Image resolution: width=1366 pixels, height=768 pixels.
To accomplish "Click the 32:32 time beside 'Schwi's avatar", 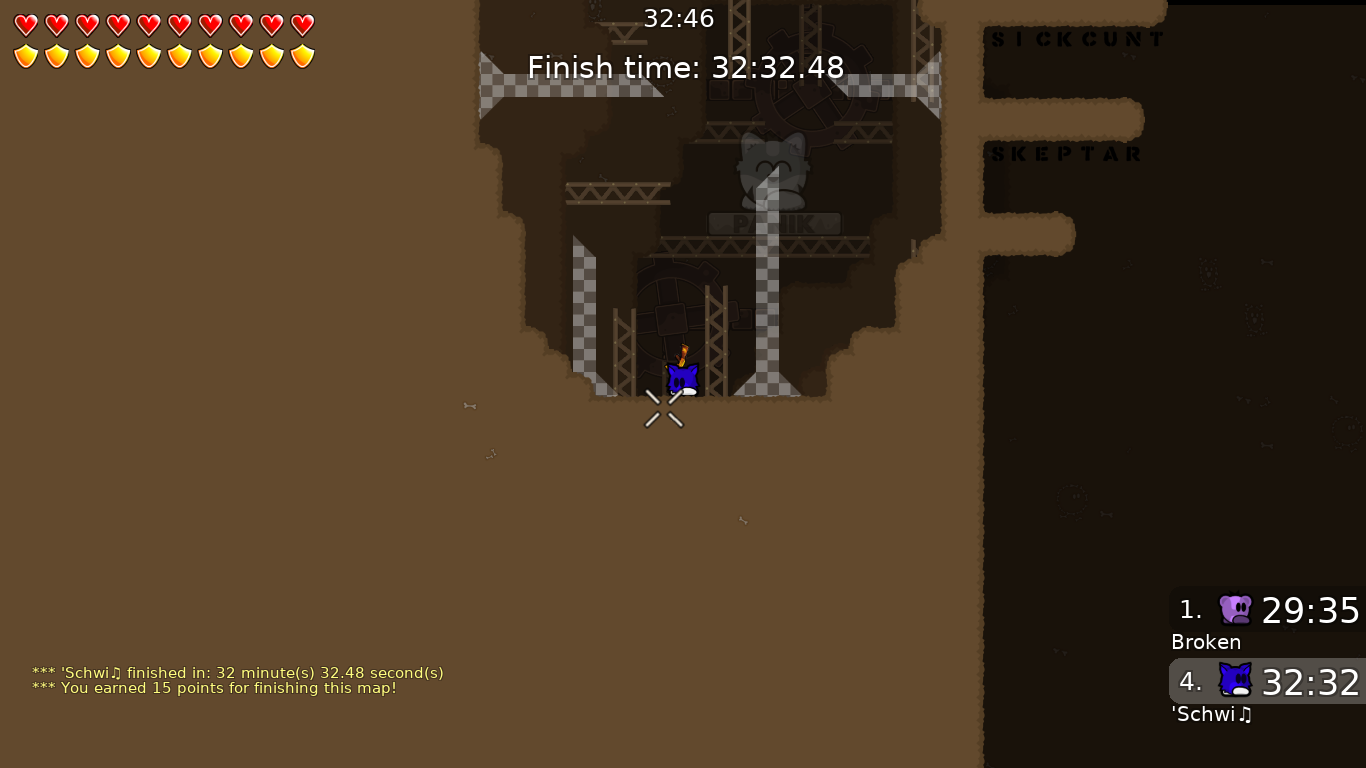I will (x=1310, y=683).
